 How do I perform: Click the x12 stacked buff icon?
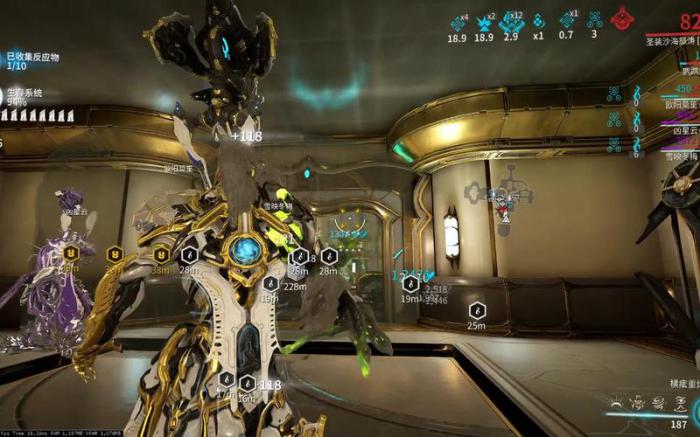510,21
